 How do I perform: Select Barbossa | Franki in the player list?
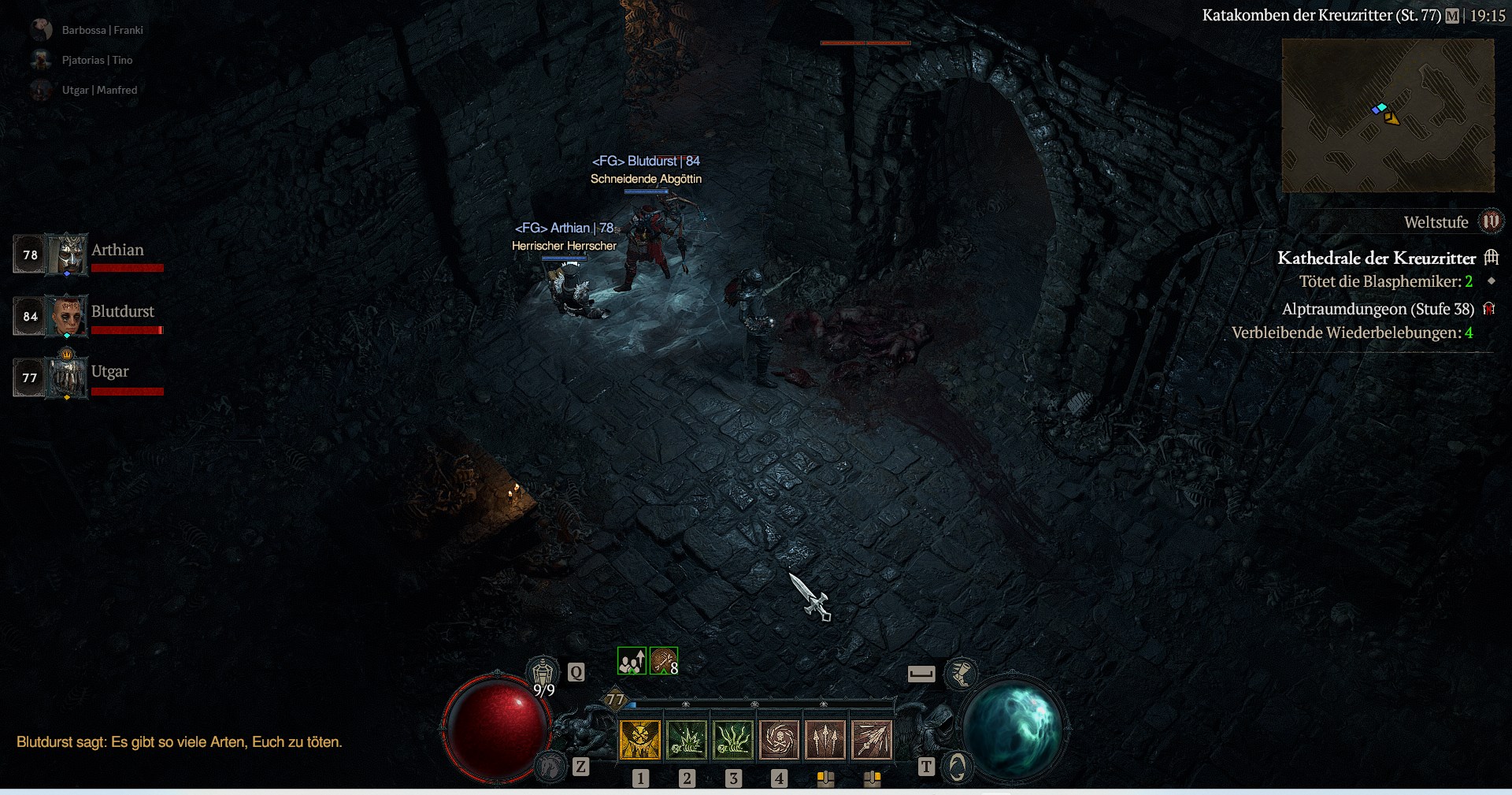102,30
